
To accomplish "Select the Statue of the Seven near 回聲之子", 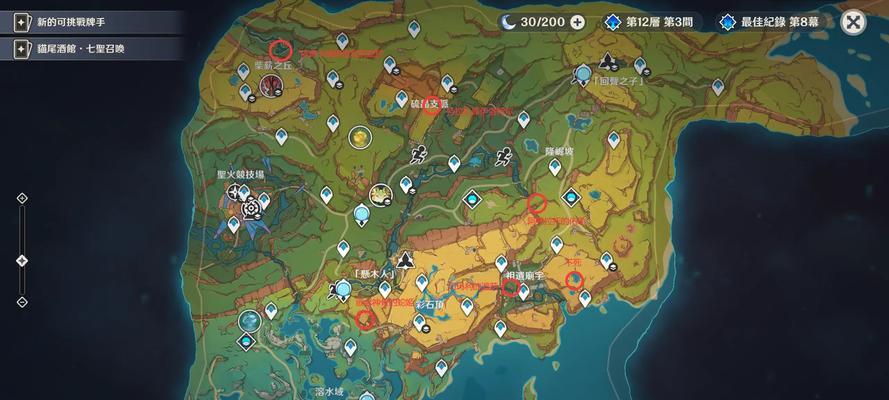I will coord(584,73).
